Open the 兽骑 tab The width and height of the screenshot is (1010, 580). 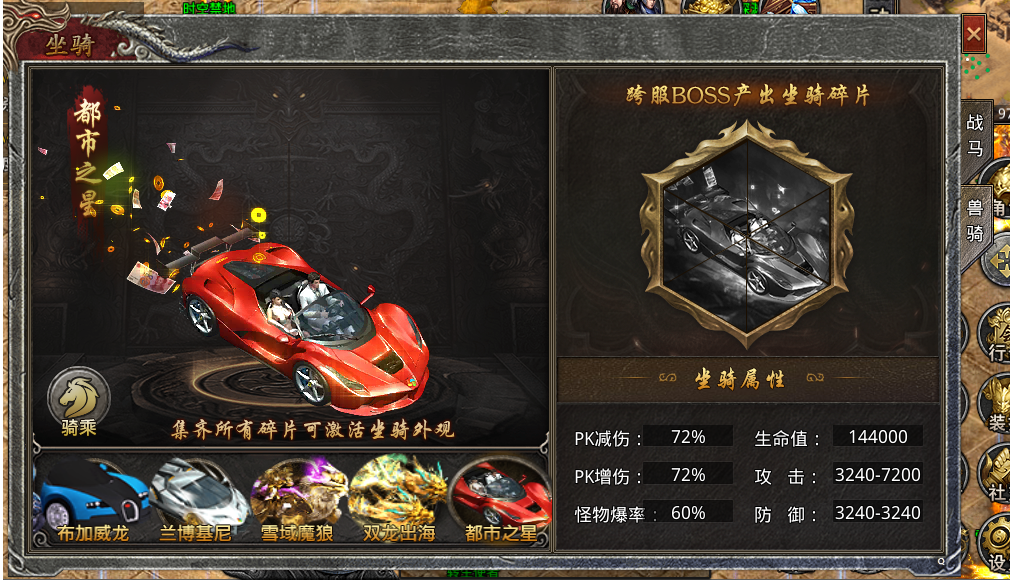[975, 220]
